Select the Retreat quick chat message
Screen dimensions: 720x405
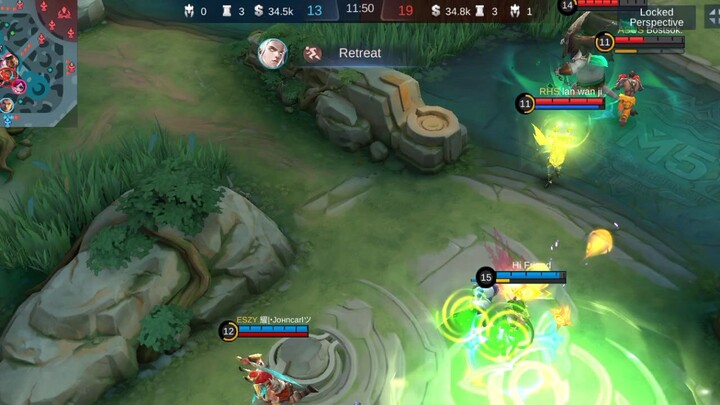click(359, 53)
